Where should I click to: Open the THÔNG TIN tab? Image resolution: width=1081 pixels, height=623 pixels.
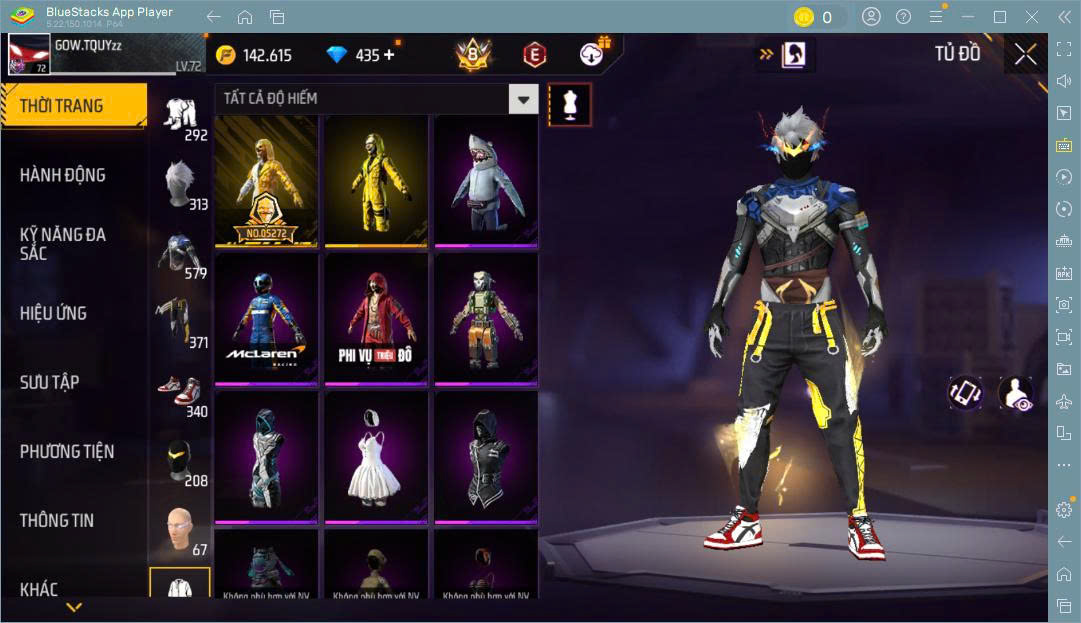point(57,520)
